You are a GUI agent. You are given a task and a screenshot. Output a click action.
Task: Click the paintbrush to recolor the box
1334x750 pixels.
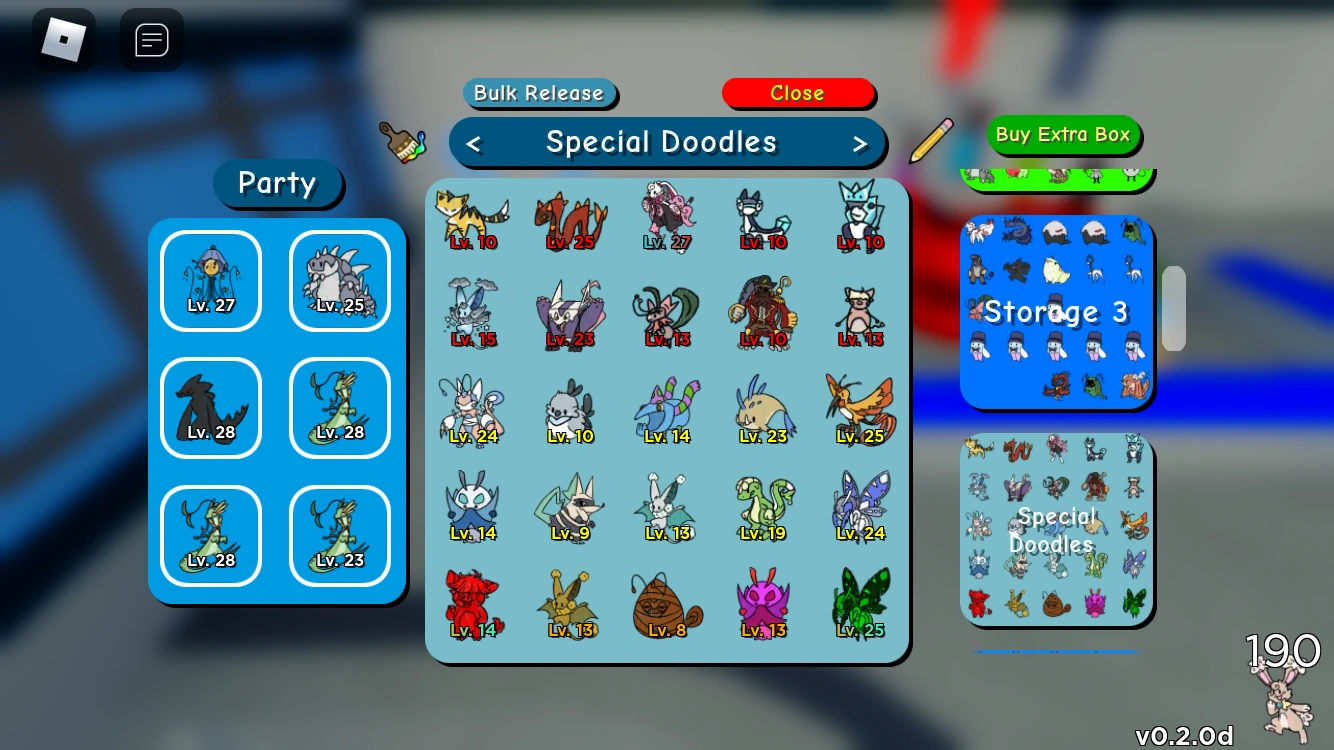403,142
